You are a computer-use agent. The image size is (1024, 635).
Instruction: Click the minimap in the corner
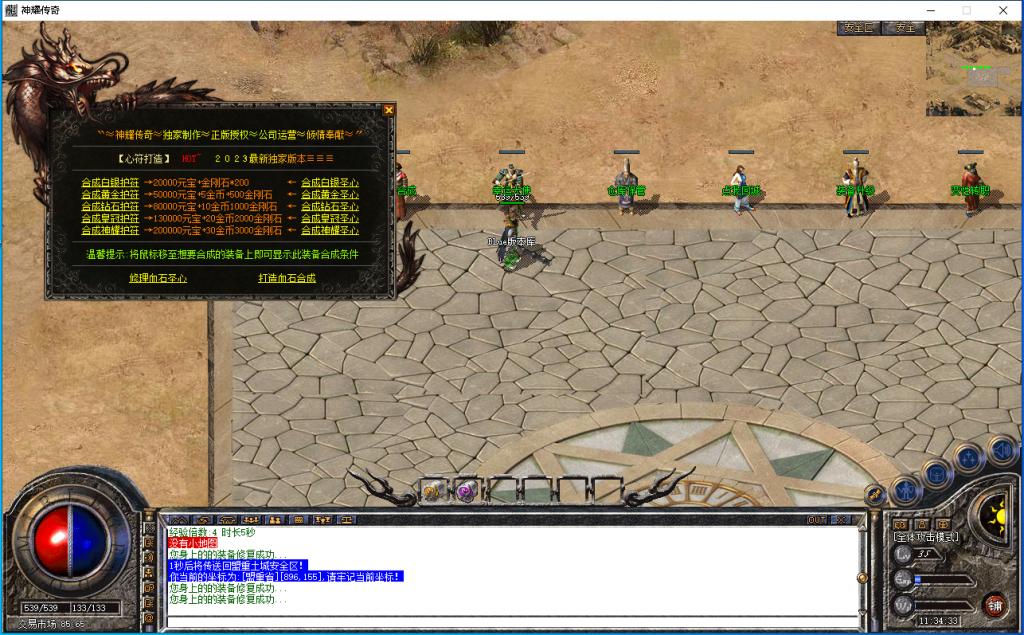(x=973, y=69)
